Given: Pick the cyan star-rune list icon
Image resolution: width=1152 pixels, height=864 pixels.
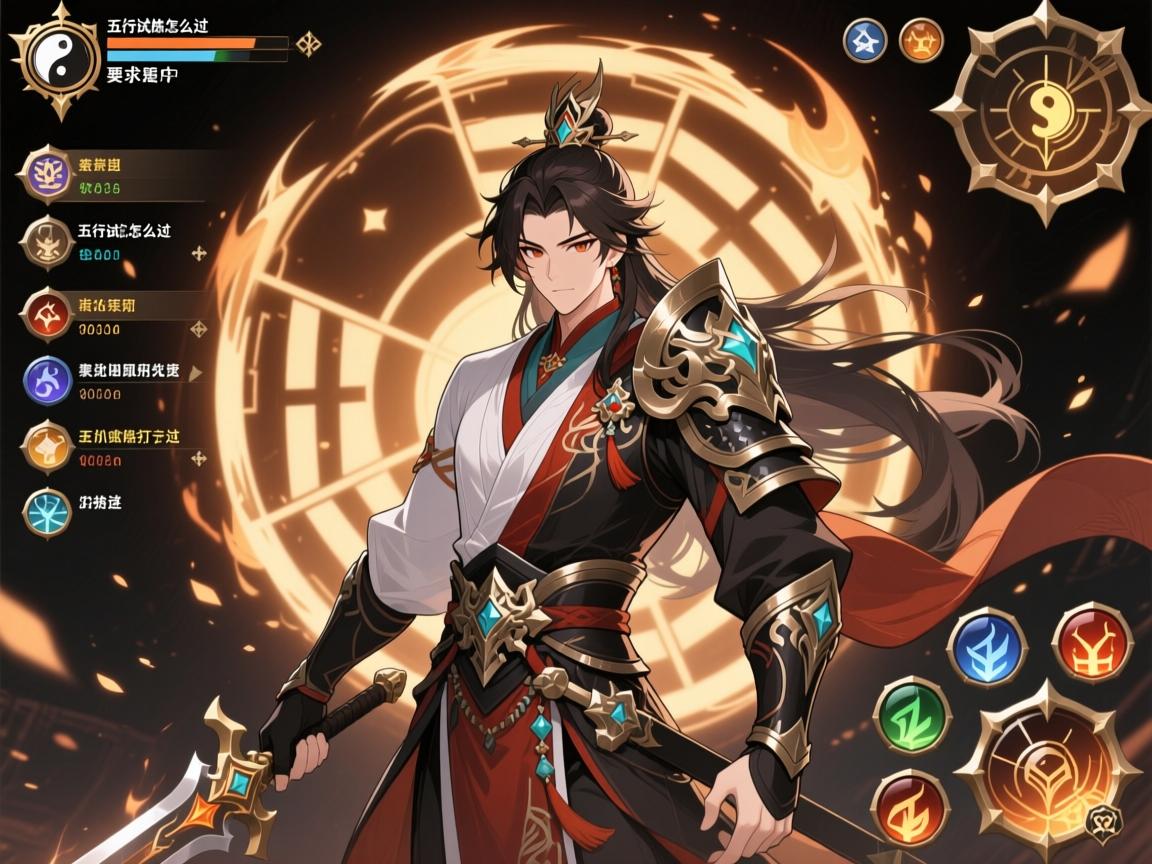Looking at the screenshot, I should [46, 511].
